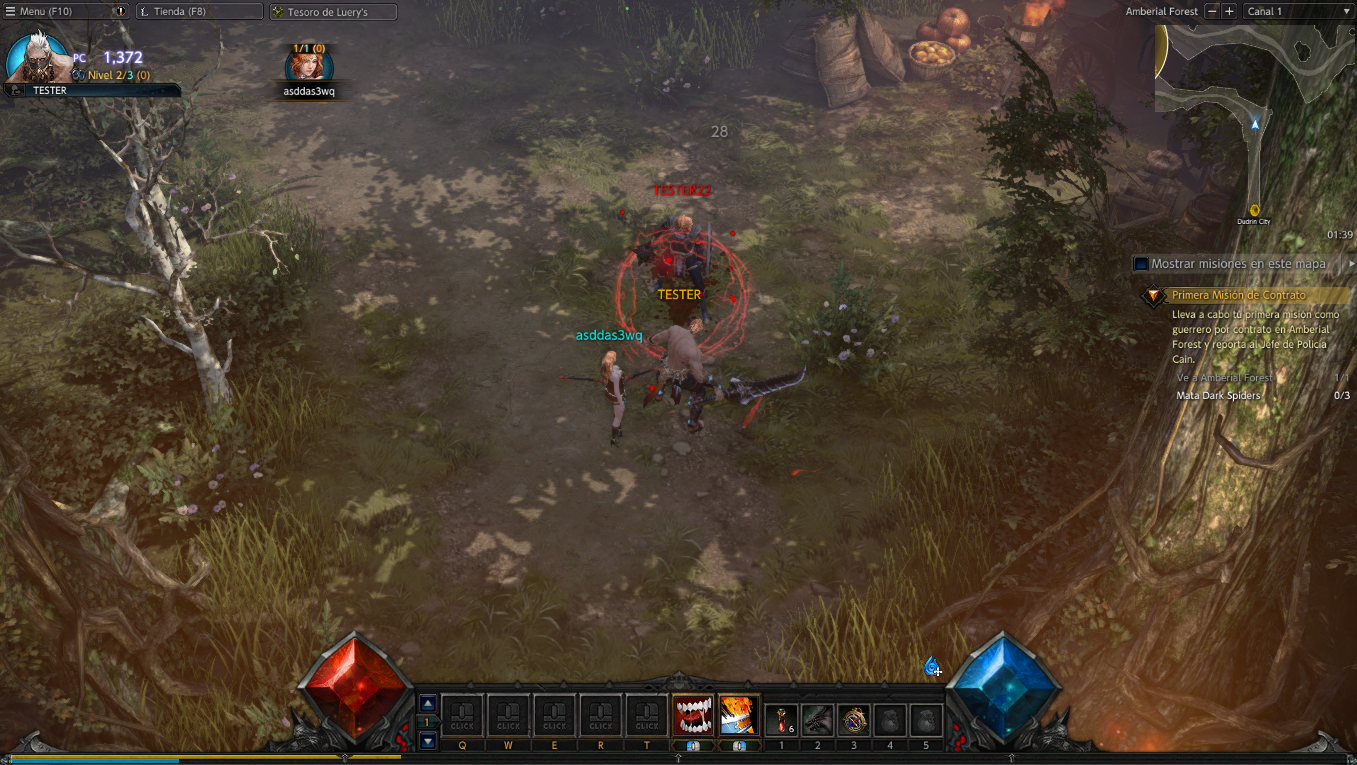
Task: Click the TESTER character portrait
Action: click(x=37, y=58)
